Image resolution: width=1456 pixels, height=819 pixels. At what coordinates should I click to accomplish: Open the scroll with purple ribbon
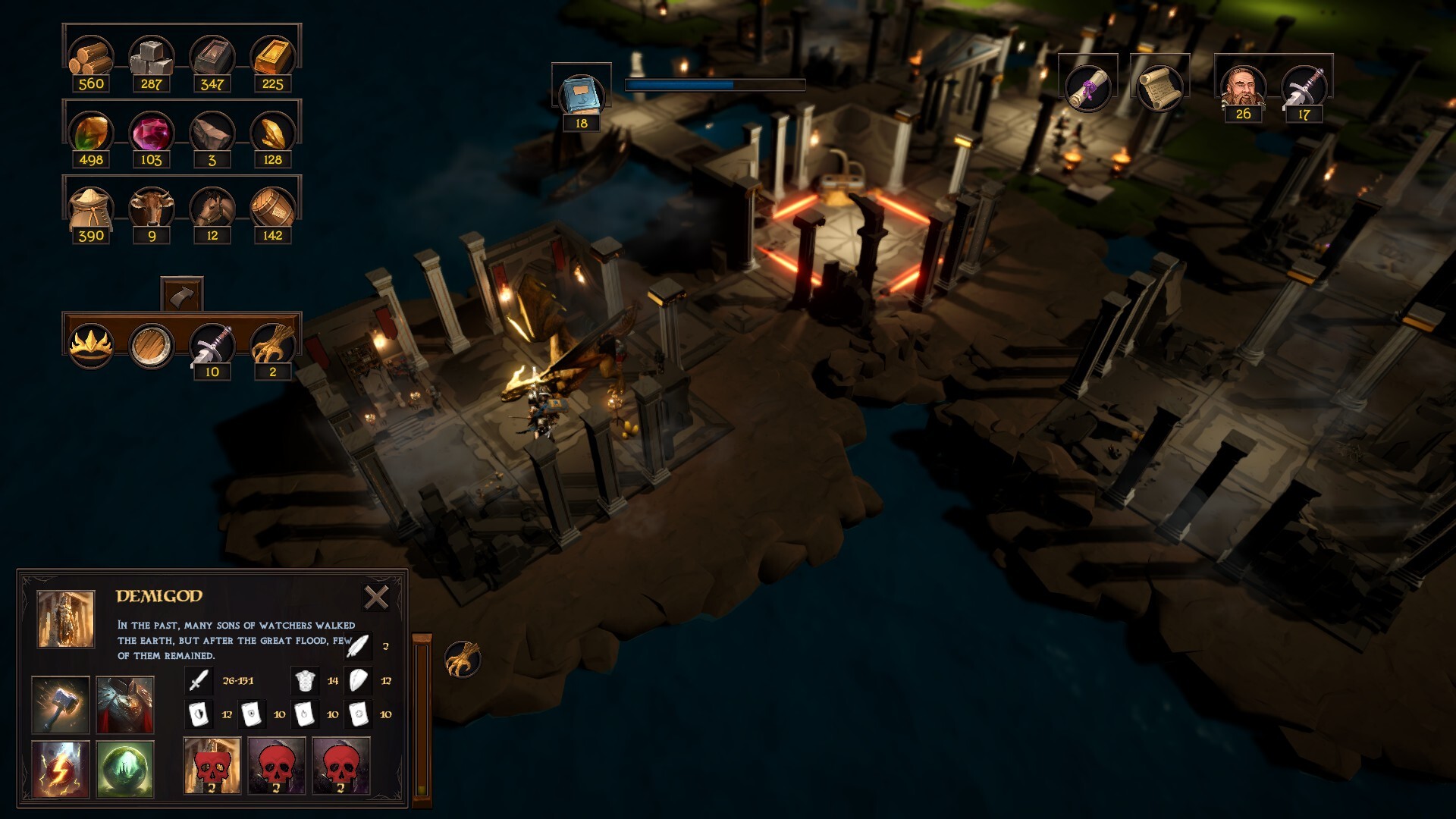tap(1088, 87)
